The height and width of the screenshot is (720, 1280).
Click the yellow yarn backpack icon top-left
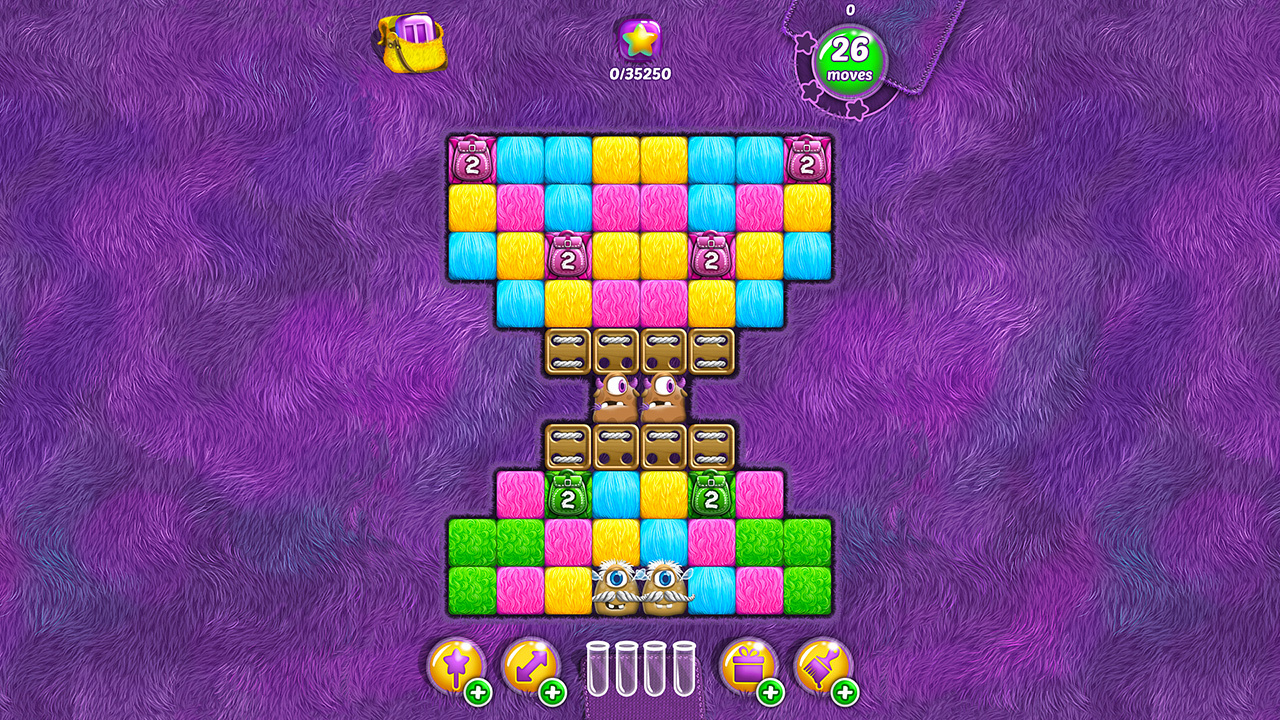pos(413,44)
